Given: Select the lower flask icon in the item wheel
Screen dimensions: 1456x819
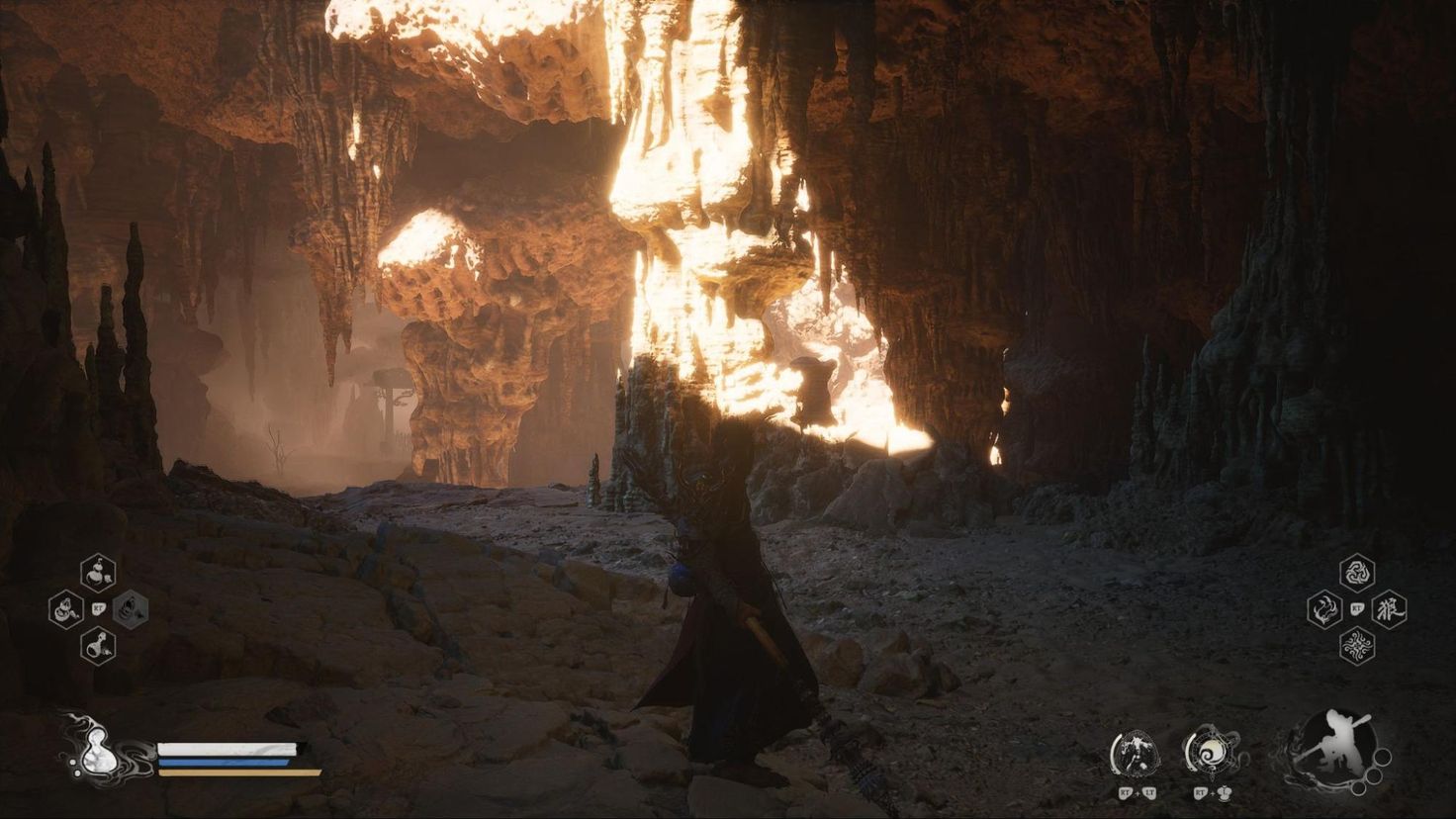Looking at the screenshot, I should (97, 644).
